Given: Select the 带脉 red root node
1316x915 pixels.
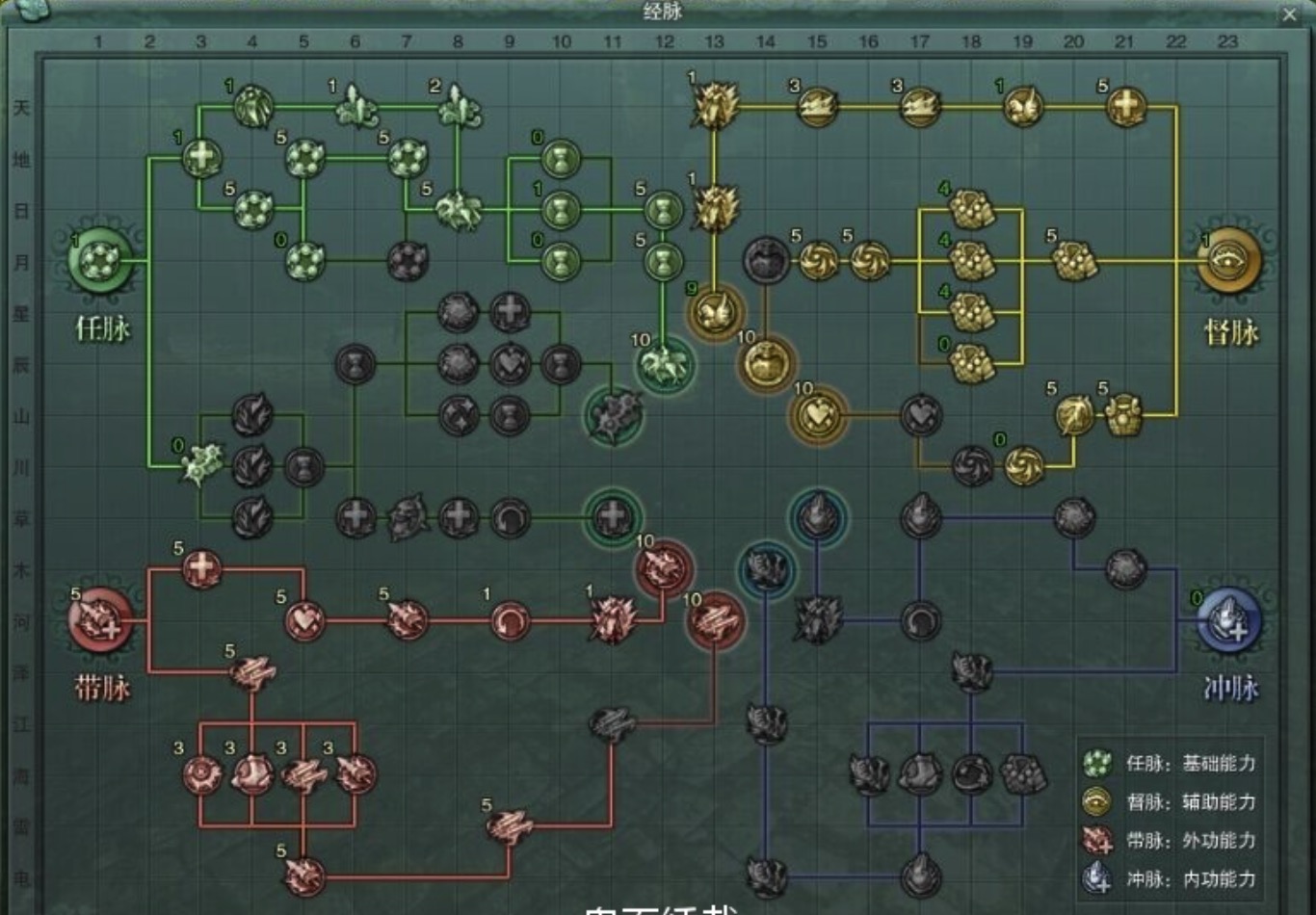Looking at the screenshot, I should (100, 619).
